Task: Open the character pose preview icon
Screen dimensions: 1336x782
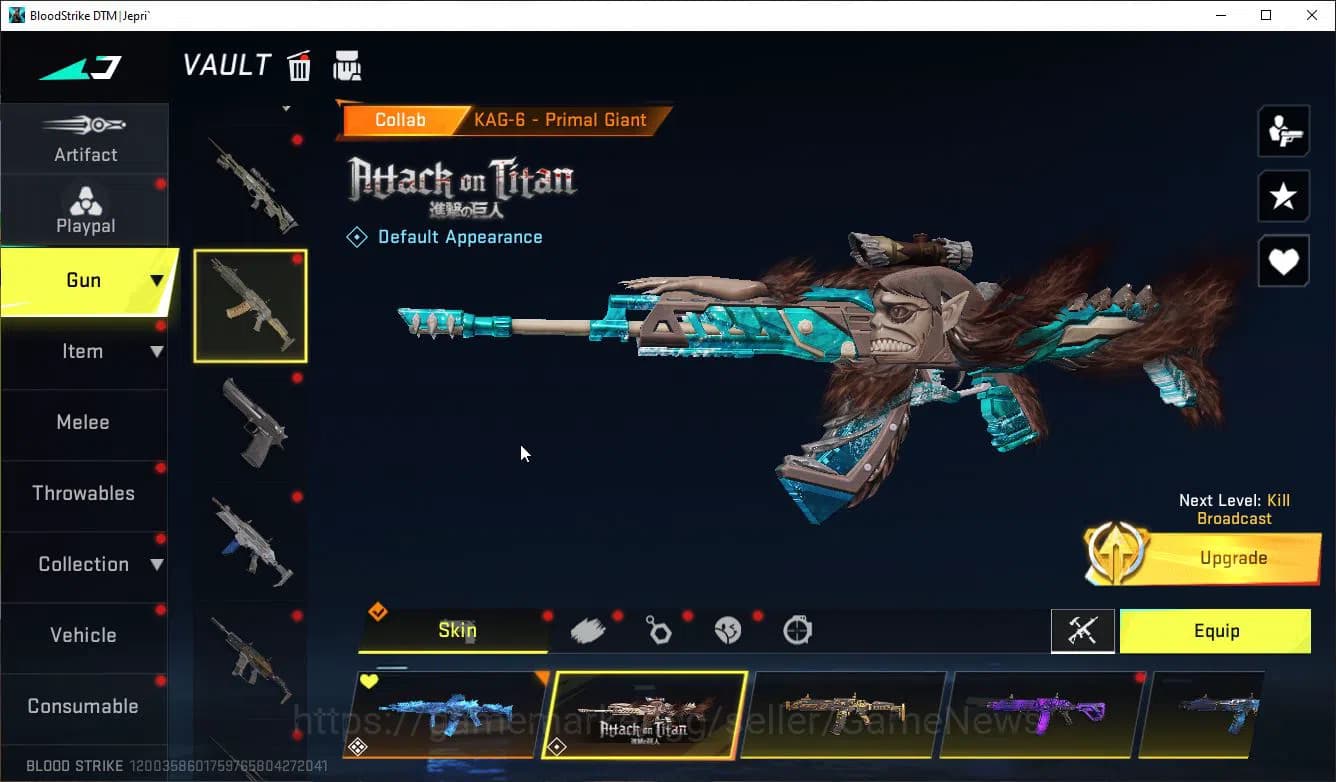Action: [1283, 131]
